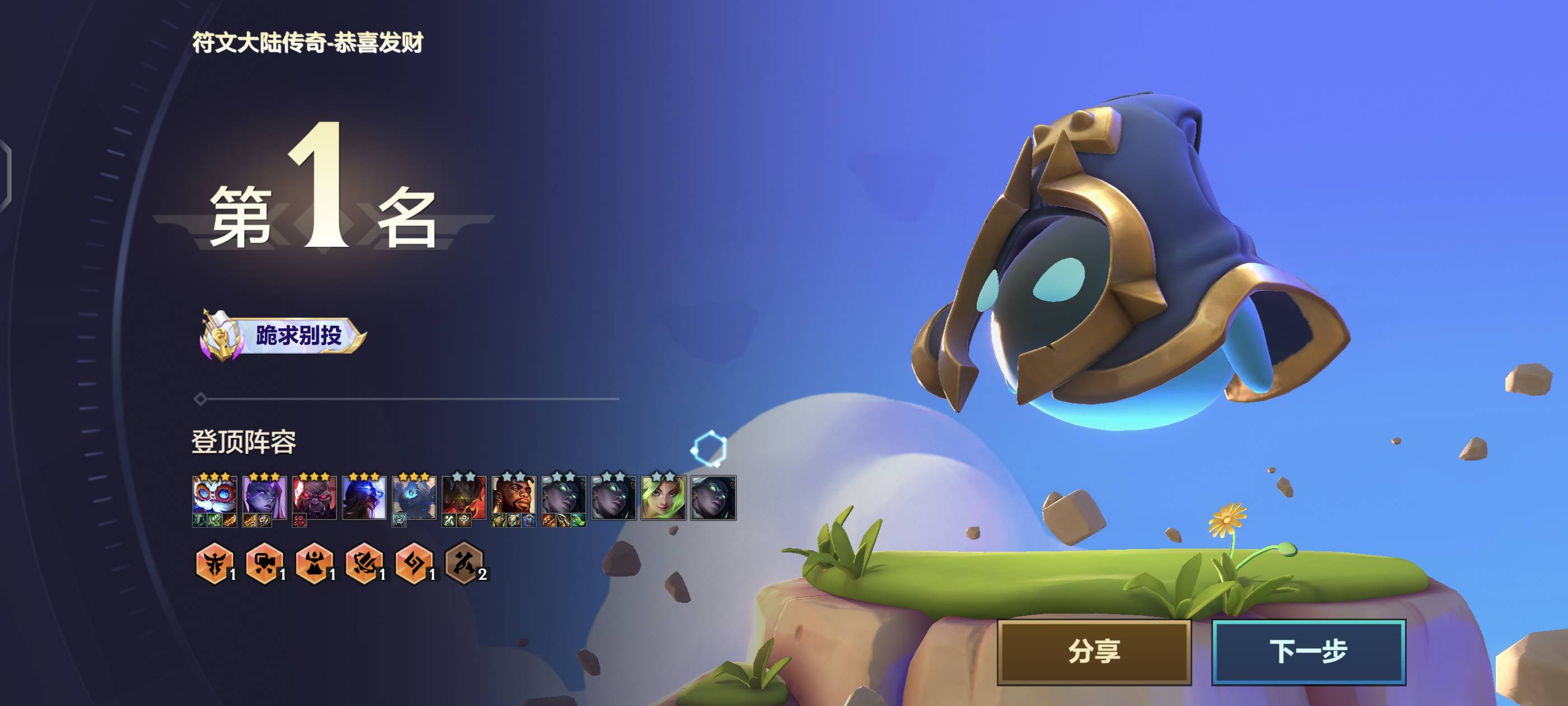Click the winged emblem trait hexagon
1568x706 pixels.
coord(214,563)
